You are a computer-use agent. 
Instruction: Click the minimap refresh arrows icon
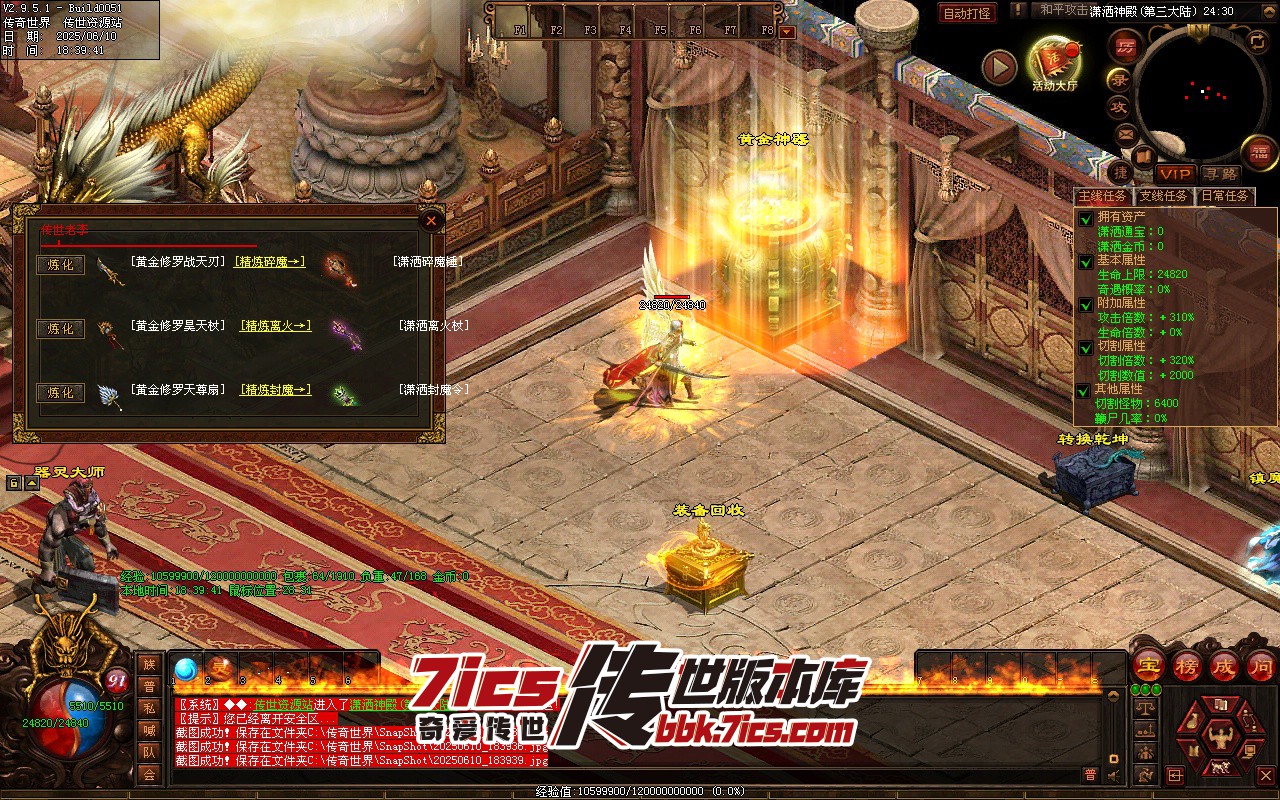pos(1257,41)
